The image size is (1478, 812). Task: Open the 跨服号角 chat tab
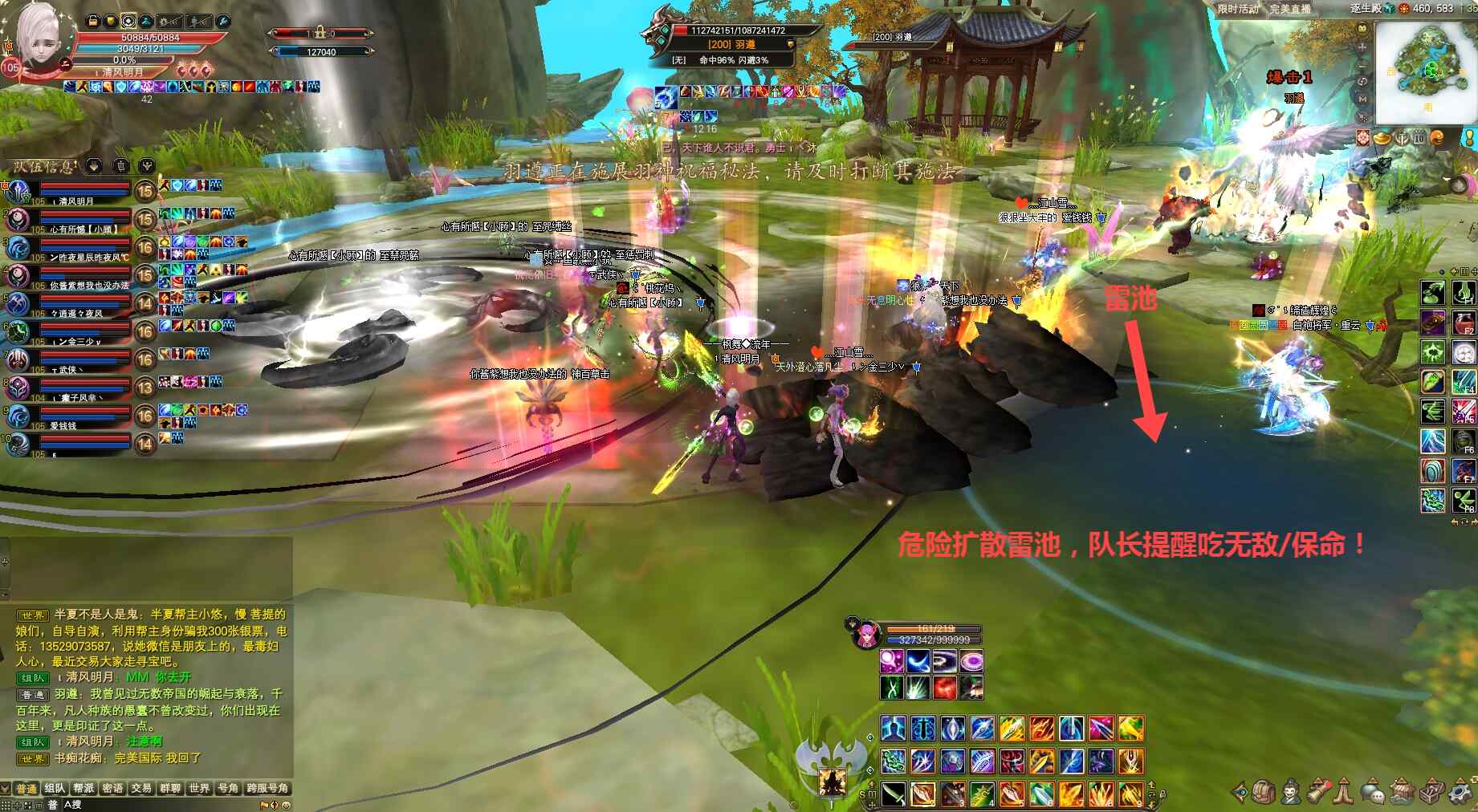pos(267,788)
